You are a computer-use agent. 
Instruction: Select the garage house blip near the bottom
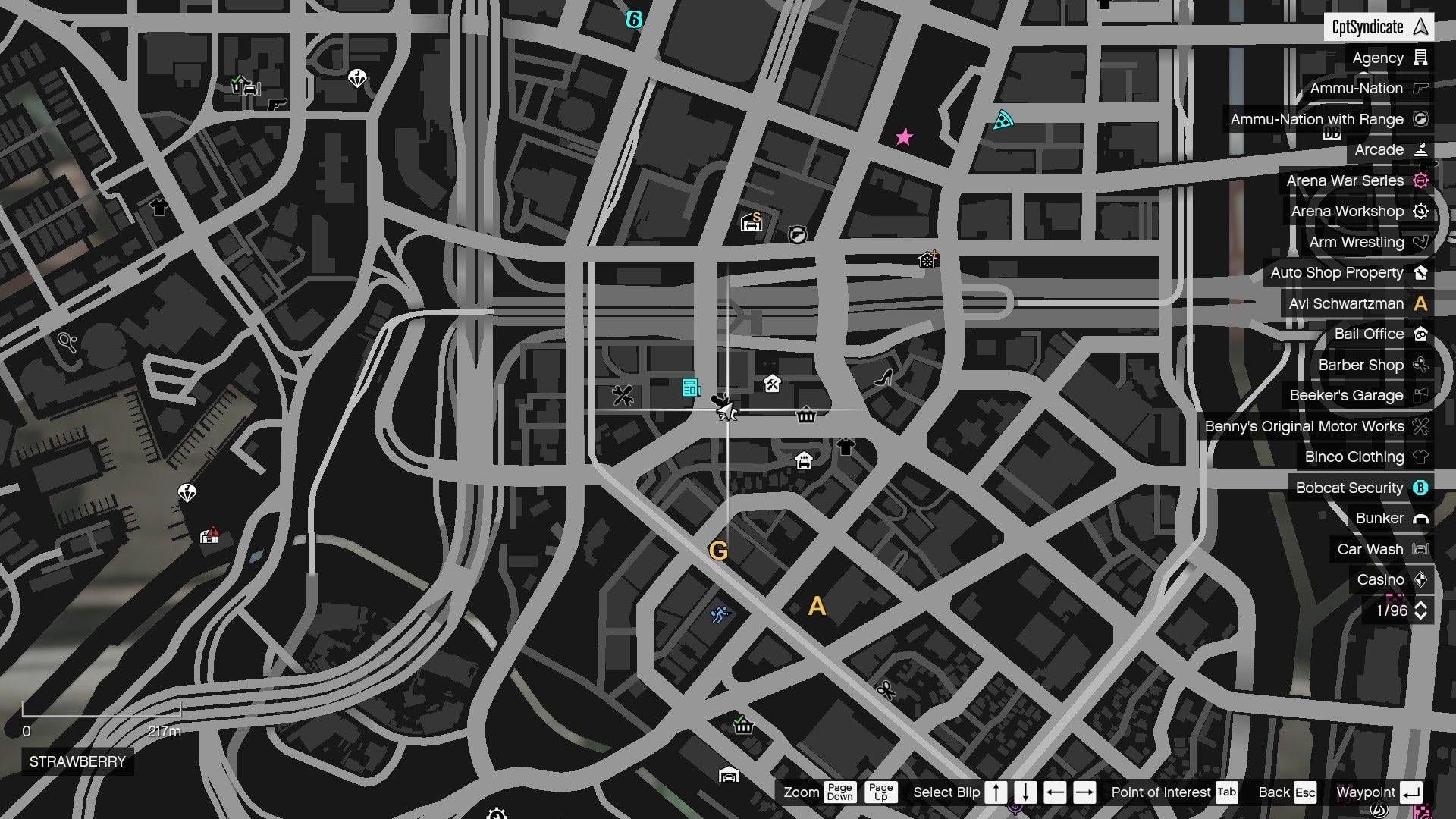(x=730, y=777)
